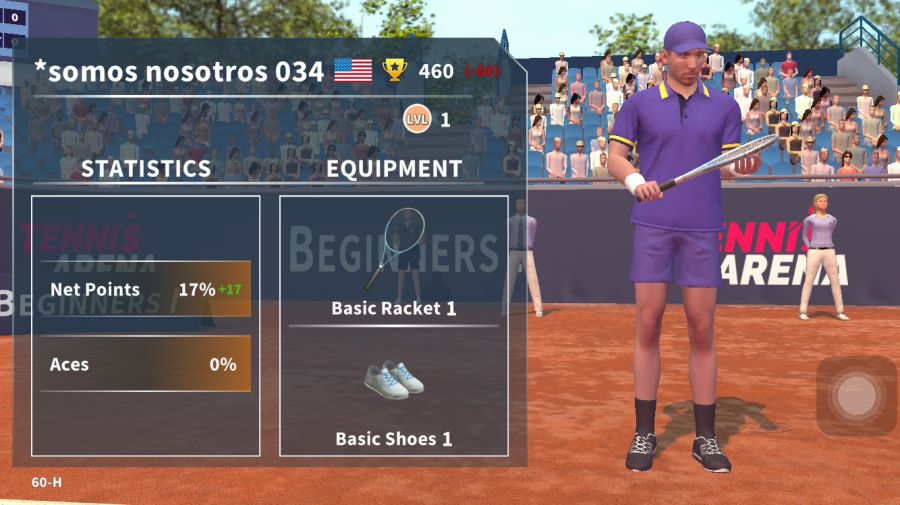The width and height of the screenshot is (900, 505).
Task: Tap the orange LVL badge
Action: pyautogui.click(x=417, y=120)
